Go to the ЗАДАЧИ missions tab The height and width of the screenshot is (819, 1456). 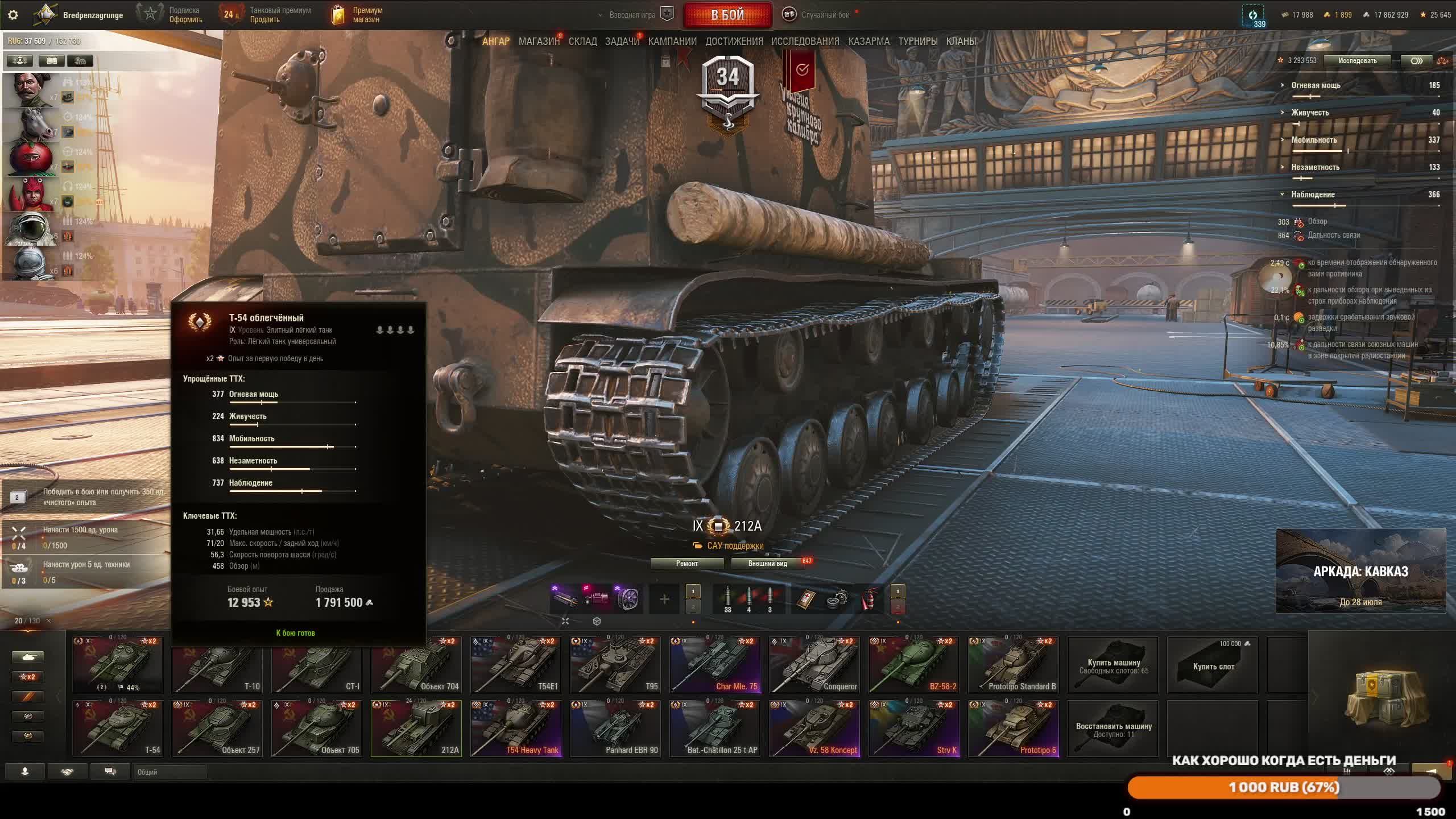click(622, 42)
